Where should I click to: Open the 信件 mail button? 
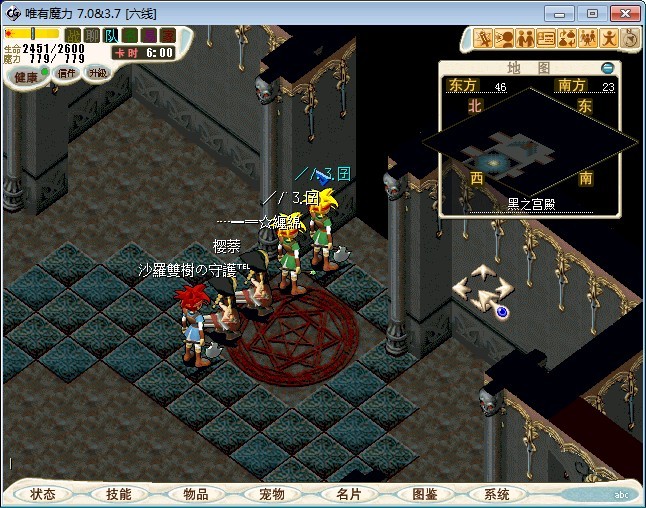tap(66, 73)
